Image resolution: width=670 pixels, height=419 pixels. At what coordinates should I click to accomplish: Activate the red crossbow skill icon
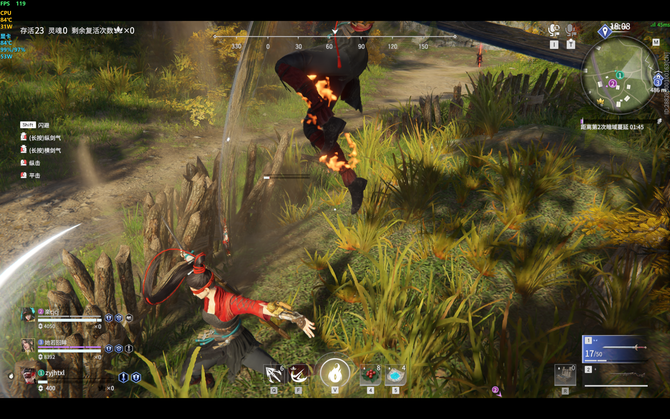click(298, 374)
